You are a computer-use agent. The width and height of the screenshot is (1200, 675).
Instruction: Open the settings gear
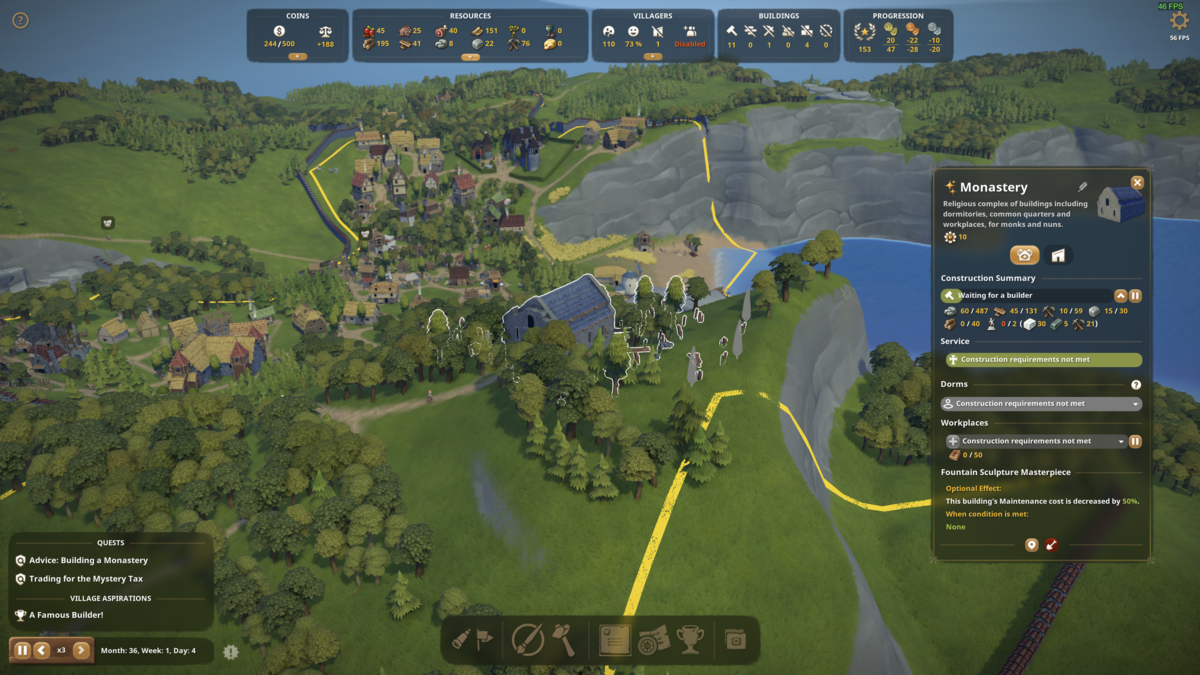1179,21
